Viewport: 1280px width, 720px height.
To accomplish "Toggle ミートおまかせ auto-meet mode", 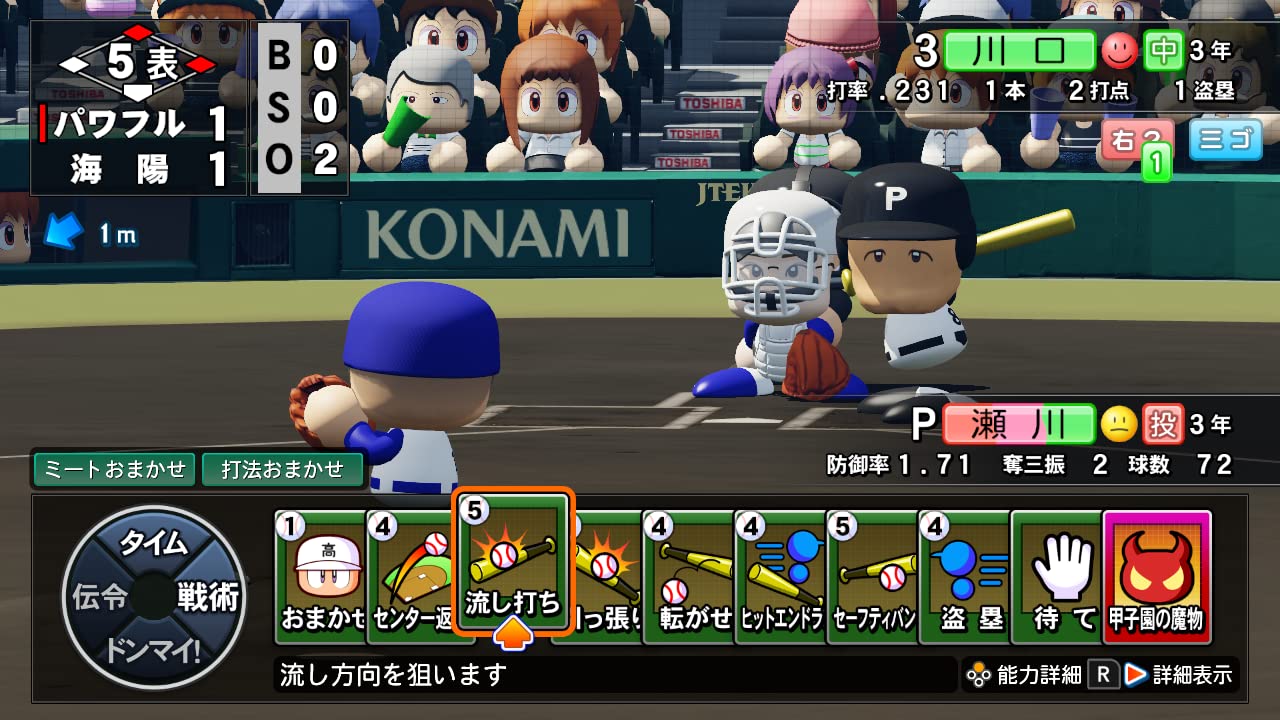I will [113, 466].
